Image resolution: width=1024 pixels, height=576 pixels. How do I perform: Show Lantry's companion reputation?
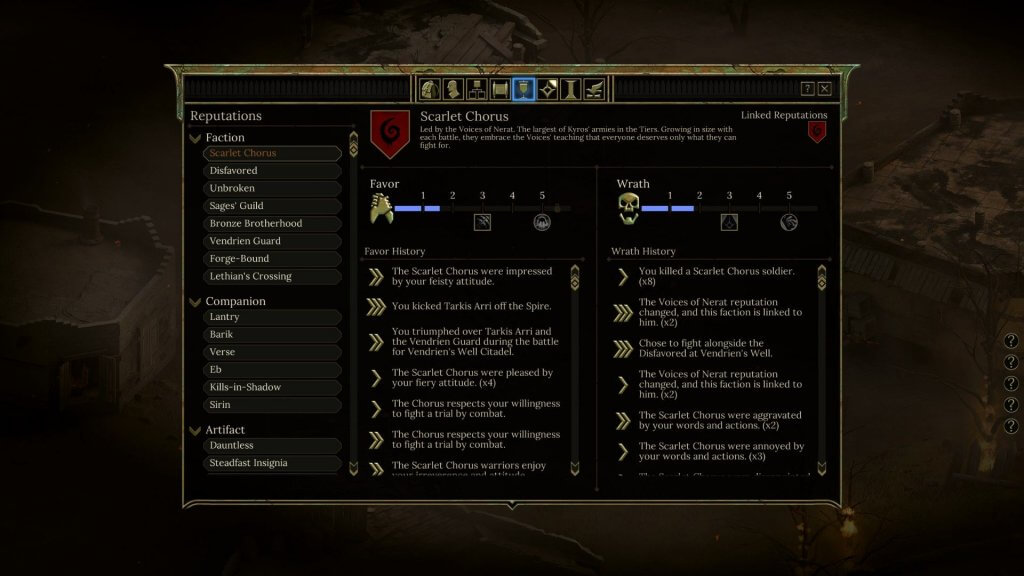click(272, 317)
